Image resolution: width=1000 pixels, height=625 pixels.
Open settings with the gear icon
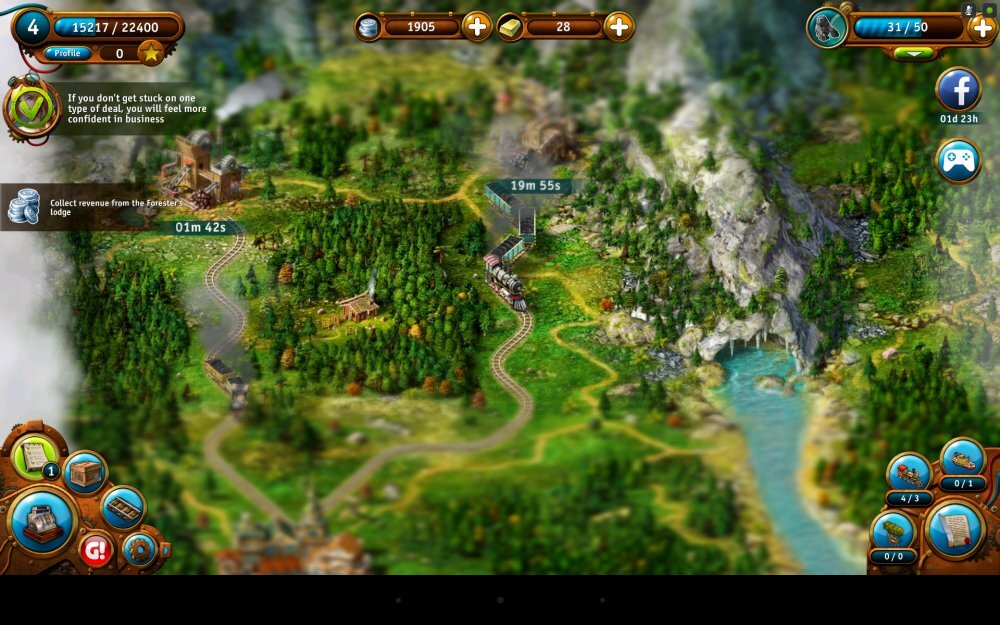pos(139,549)
